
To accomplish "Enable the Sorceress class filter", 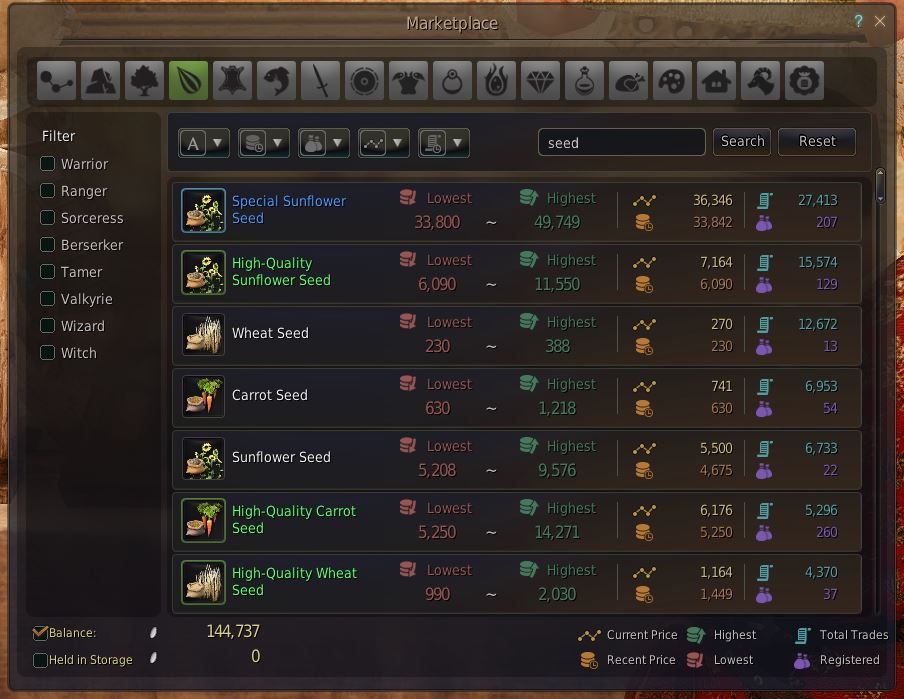I will [x=48, y=217].
